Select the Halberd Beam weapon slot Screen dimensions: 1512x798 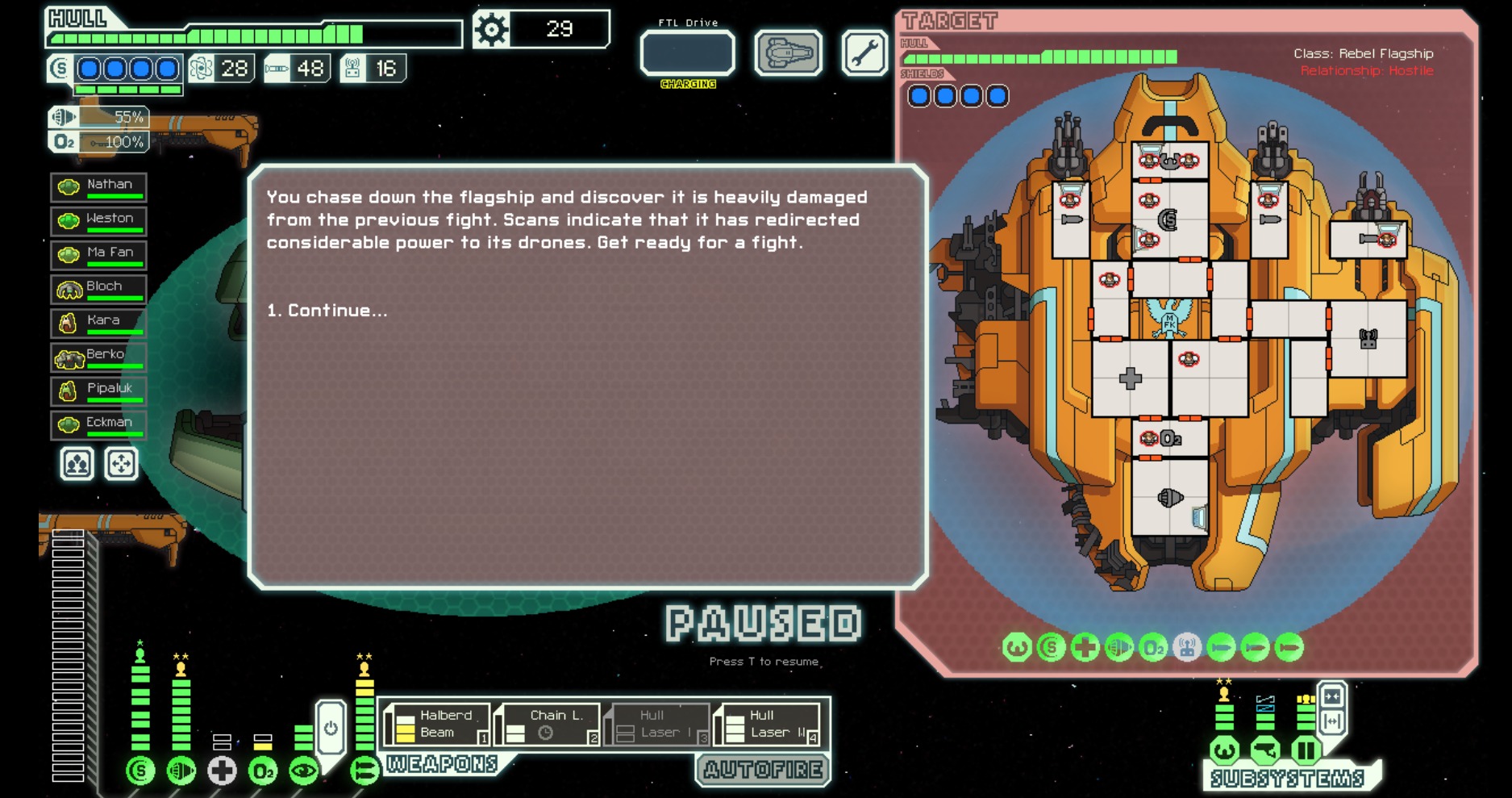tap(436, 724)
